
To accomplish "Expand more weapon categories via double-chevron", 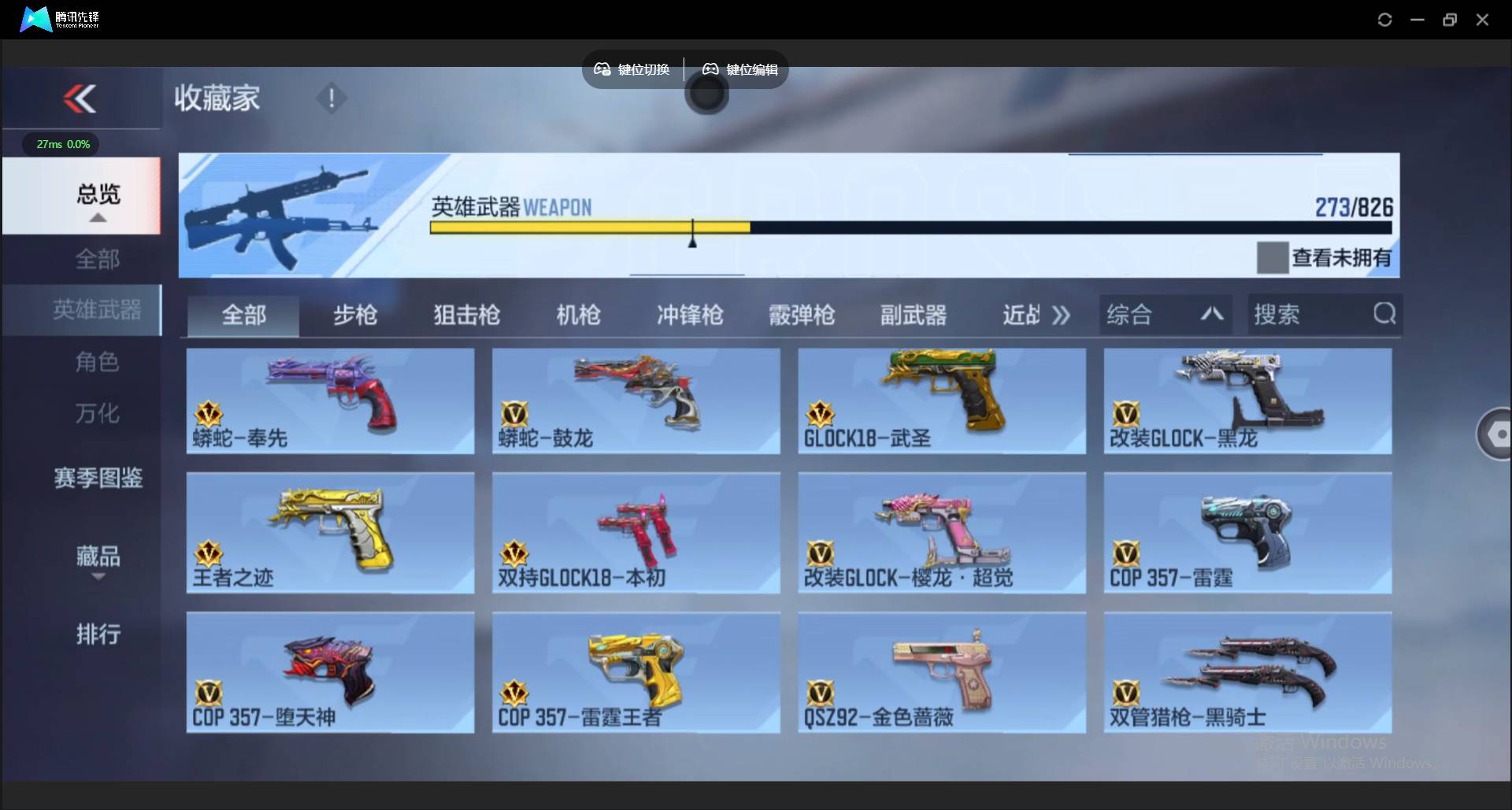I will [1062, 314].
